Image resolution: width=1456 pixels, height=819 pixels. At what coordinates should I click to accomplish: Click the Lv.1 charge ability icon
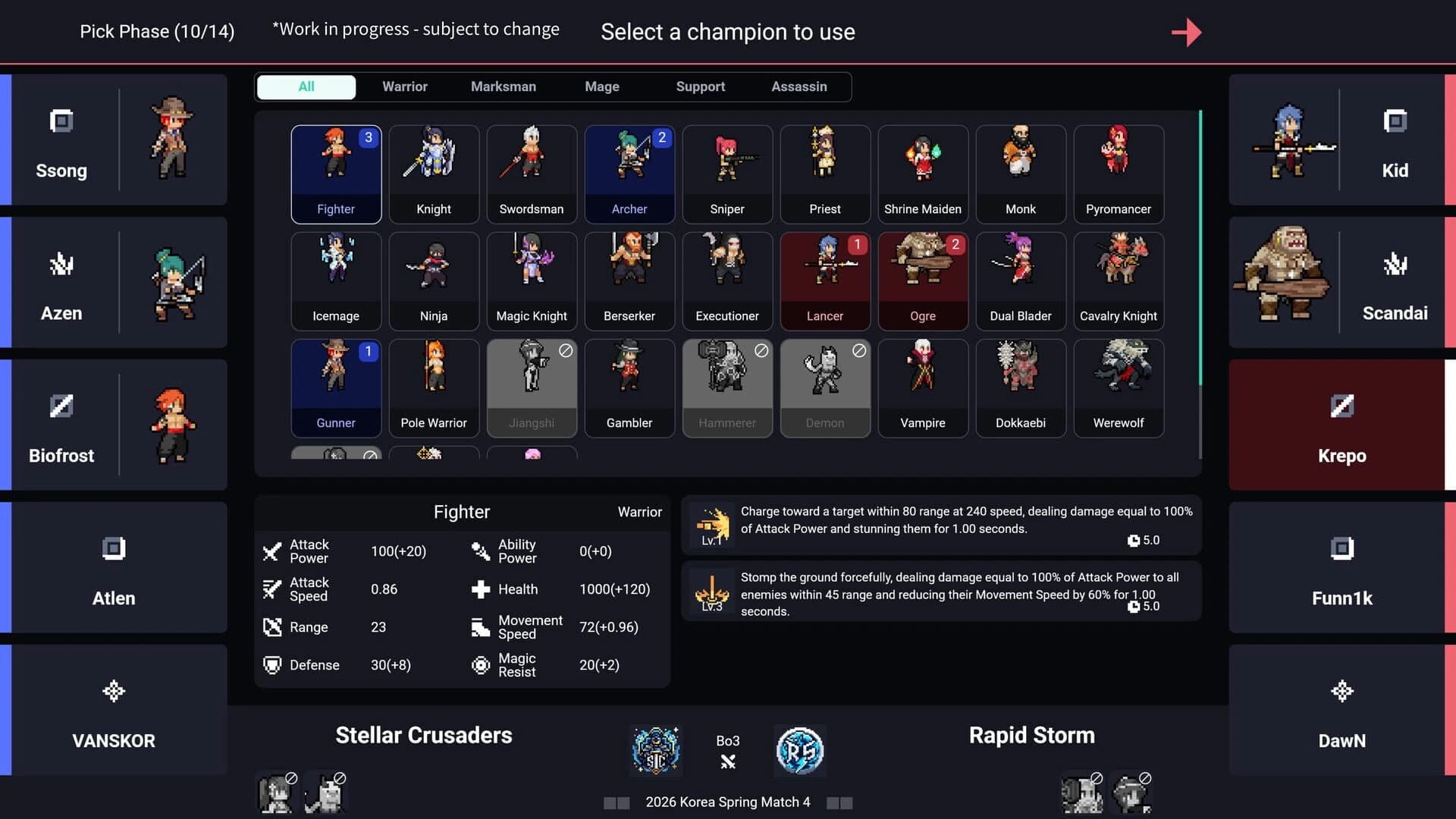click(x=711, y=524)
